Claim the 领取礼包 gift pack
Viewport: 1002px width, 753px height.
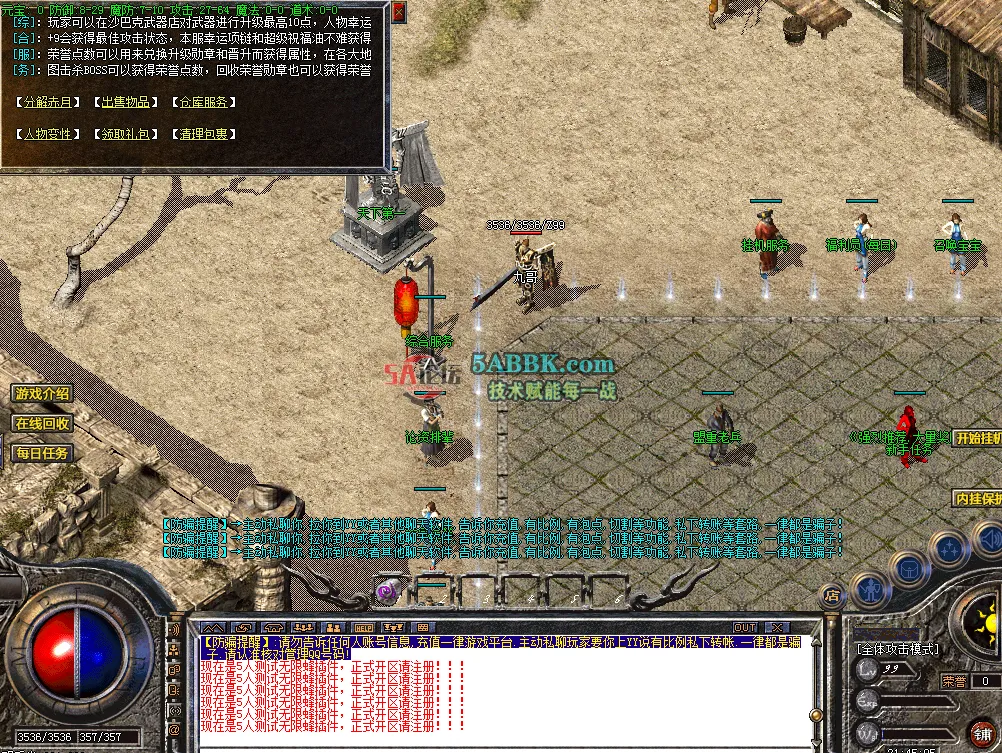pos(125,134)
